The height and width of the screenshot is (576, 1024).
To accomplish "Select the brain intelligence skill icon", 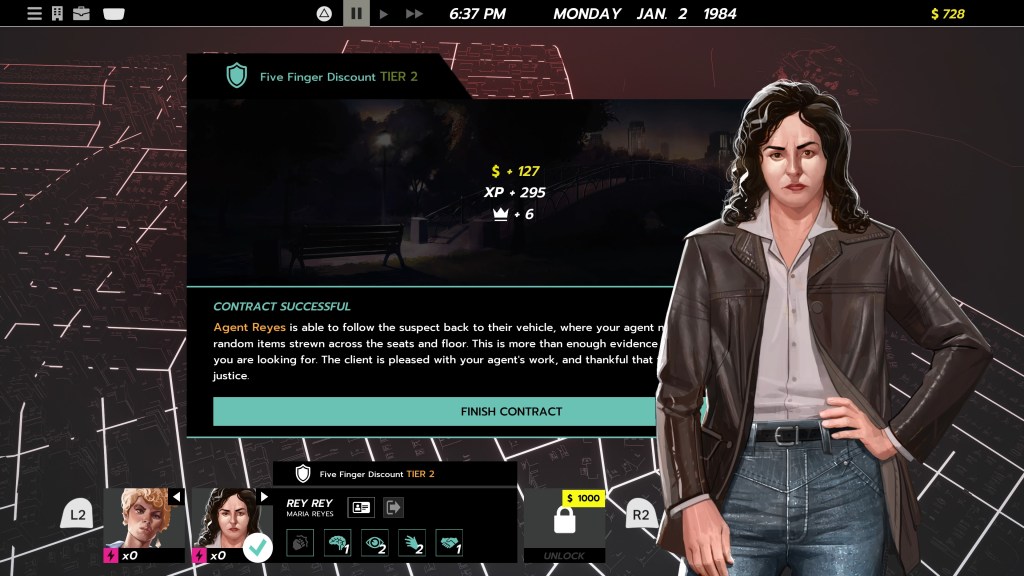I will (x=337, y=543).
